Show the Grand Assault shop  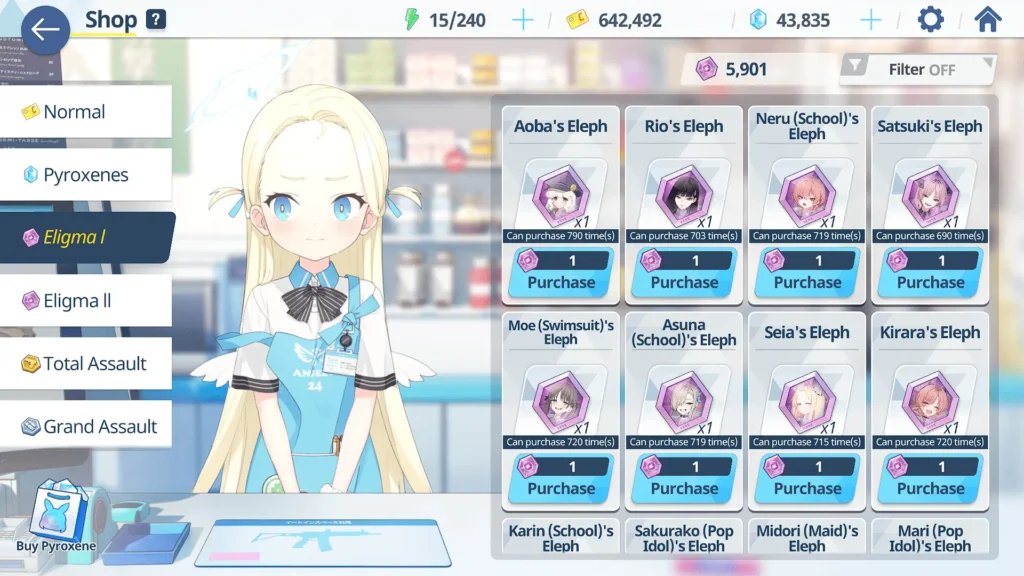[x=85, y=427]
